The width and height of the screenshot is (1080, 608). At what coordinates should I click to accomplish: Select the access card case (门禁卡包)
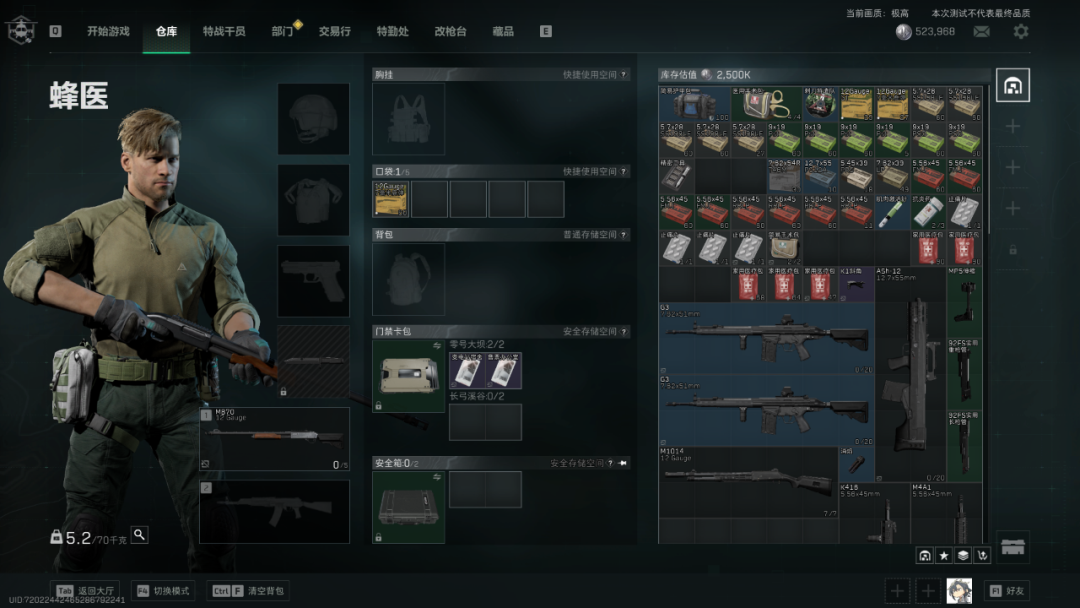click(408, 376)
